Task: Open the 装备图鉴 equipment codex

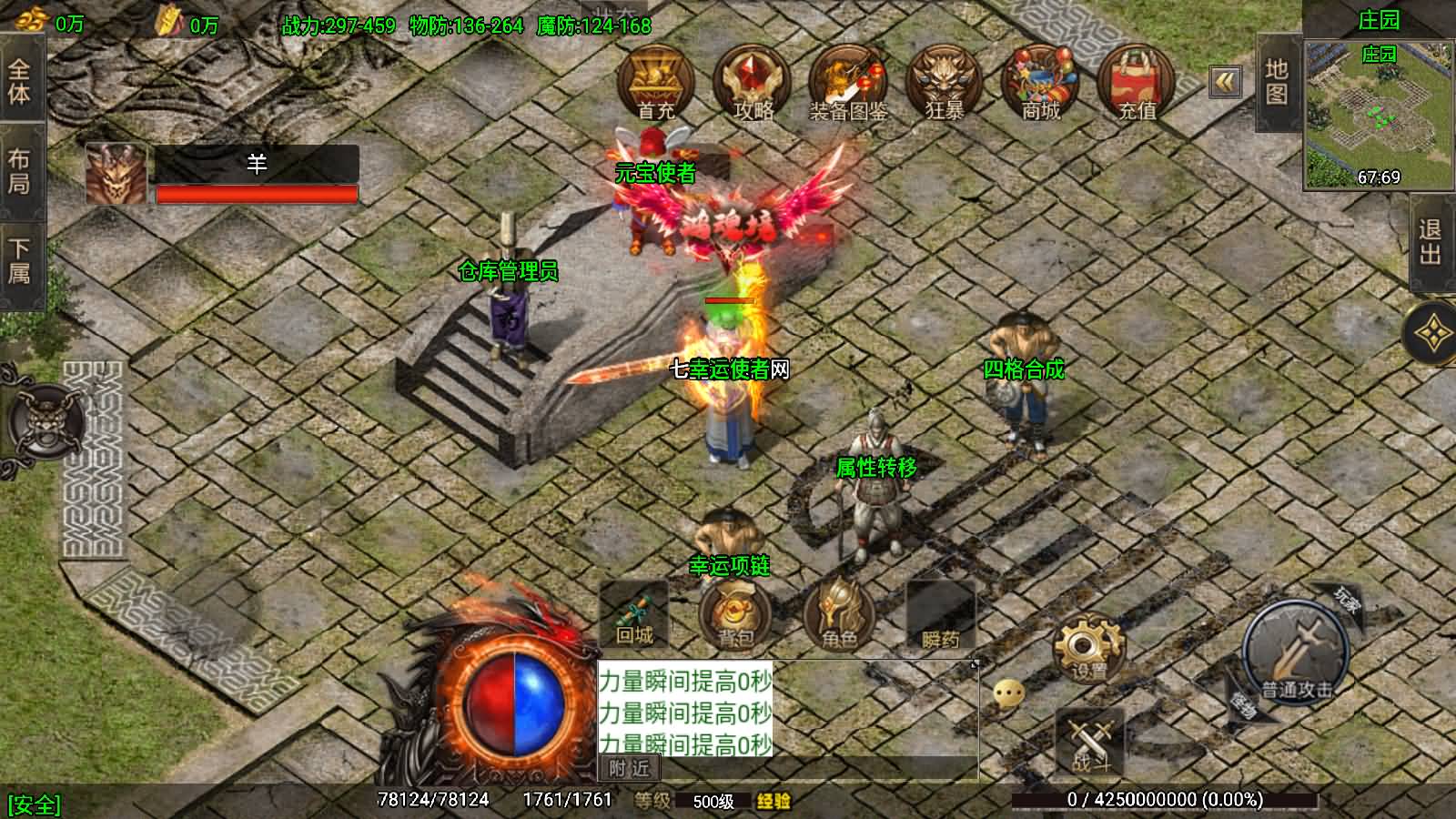Action: click(848, 83)
